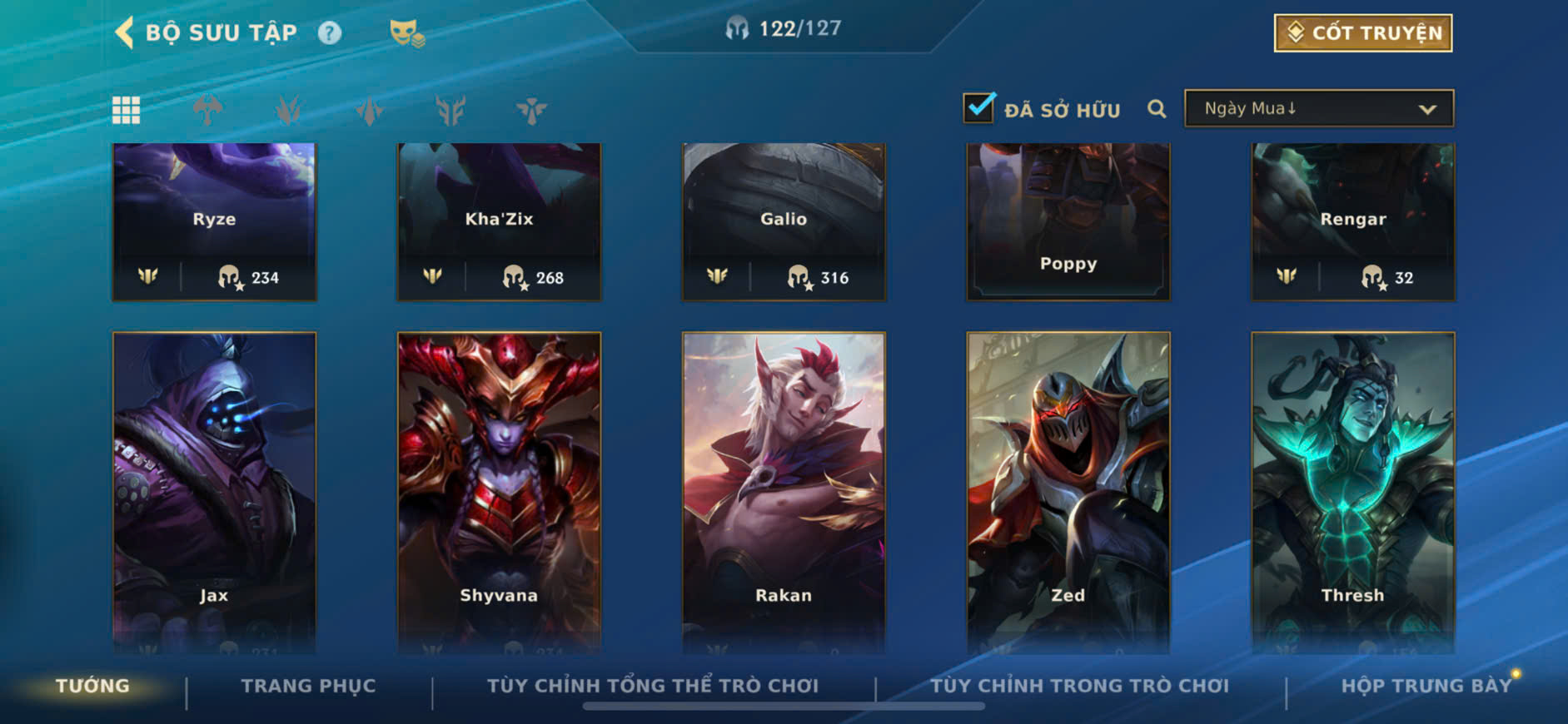
Task: Pick the Poppy champion card
Action: [x=1068, y=221]
